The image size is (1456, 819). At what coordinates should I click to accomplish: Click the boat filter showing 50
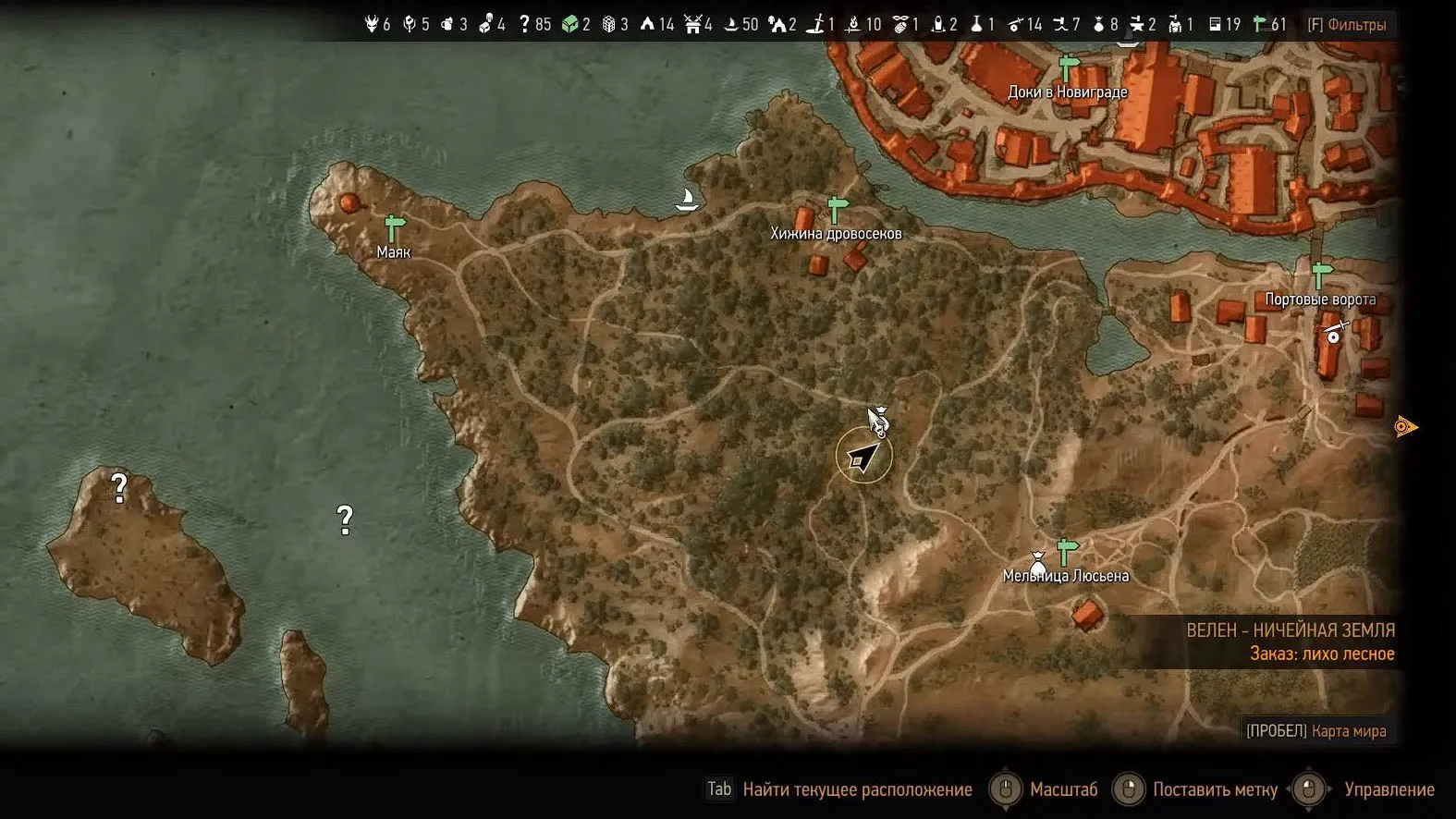740,25
